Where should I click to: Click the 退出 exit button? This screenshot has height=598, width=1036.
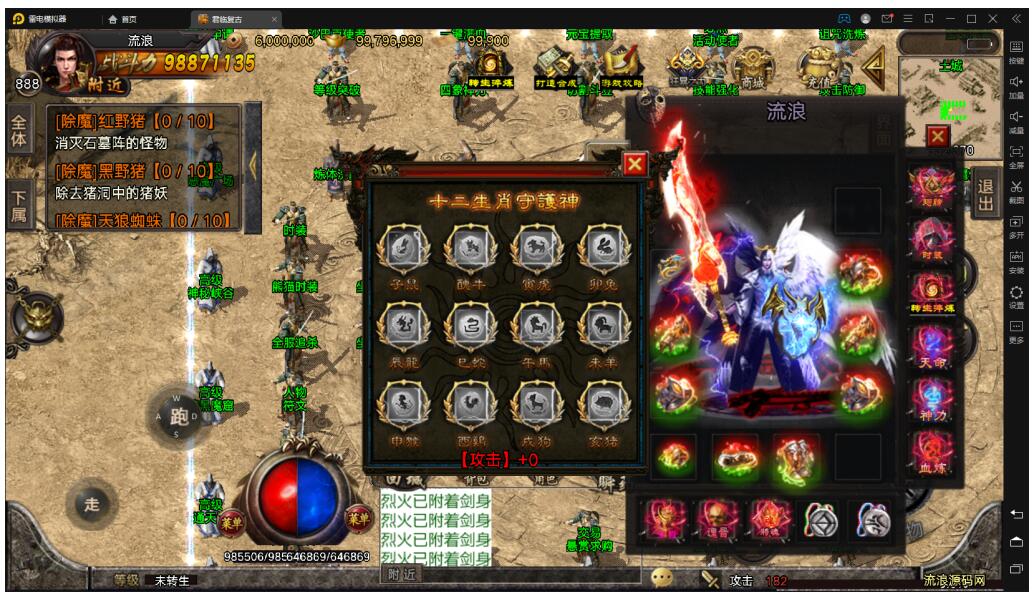pos(986,195)
